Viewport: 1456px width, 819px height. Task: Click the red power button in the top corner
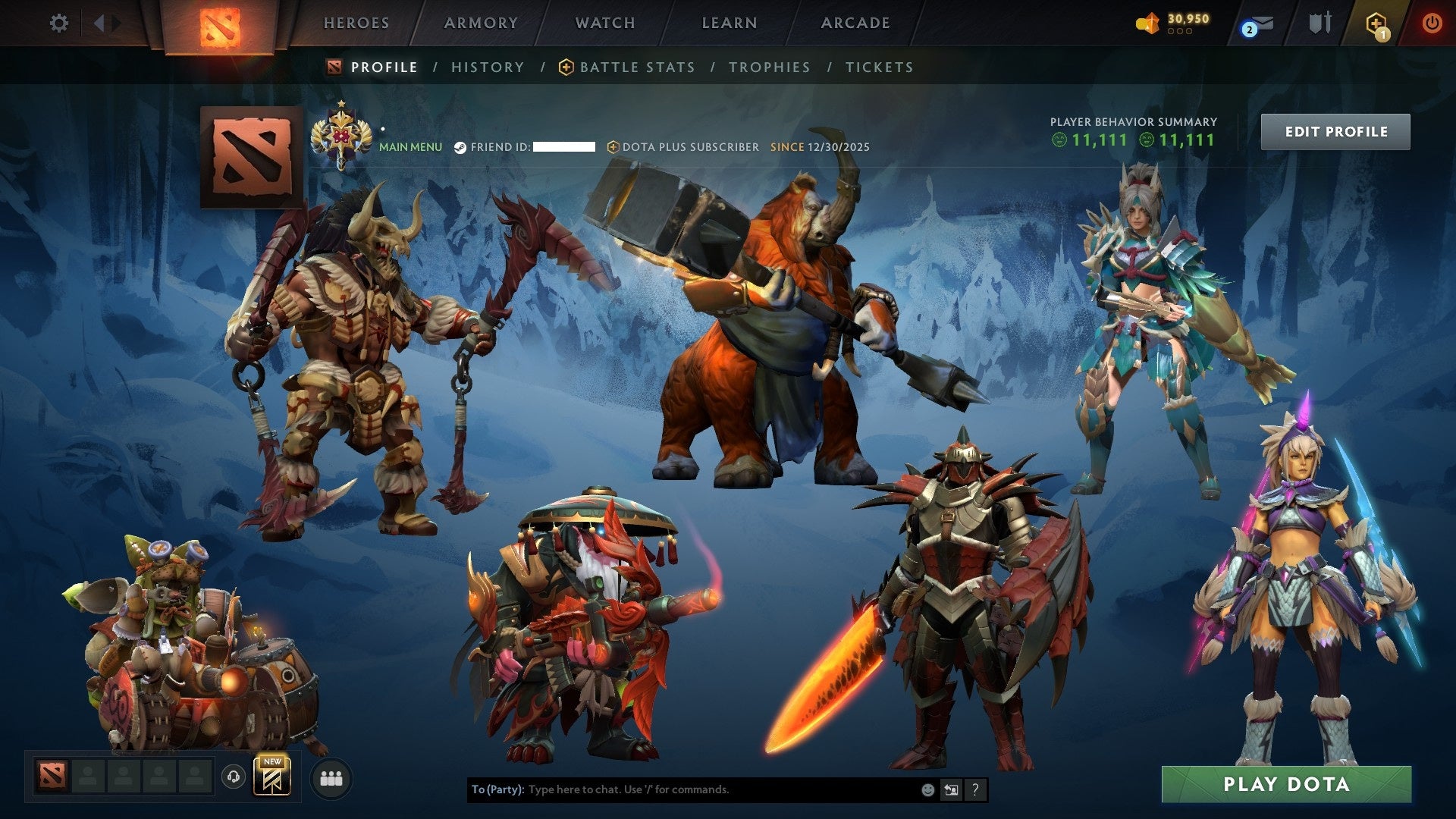(x=1433, y=23)
